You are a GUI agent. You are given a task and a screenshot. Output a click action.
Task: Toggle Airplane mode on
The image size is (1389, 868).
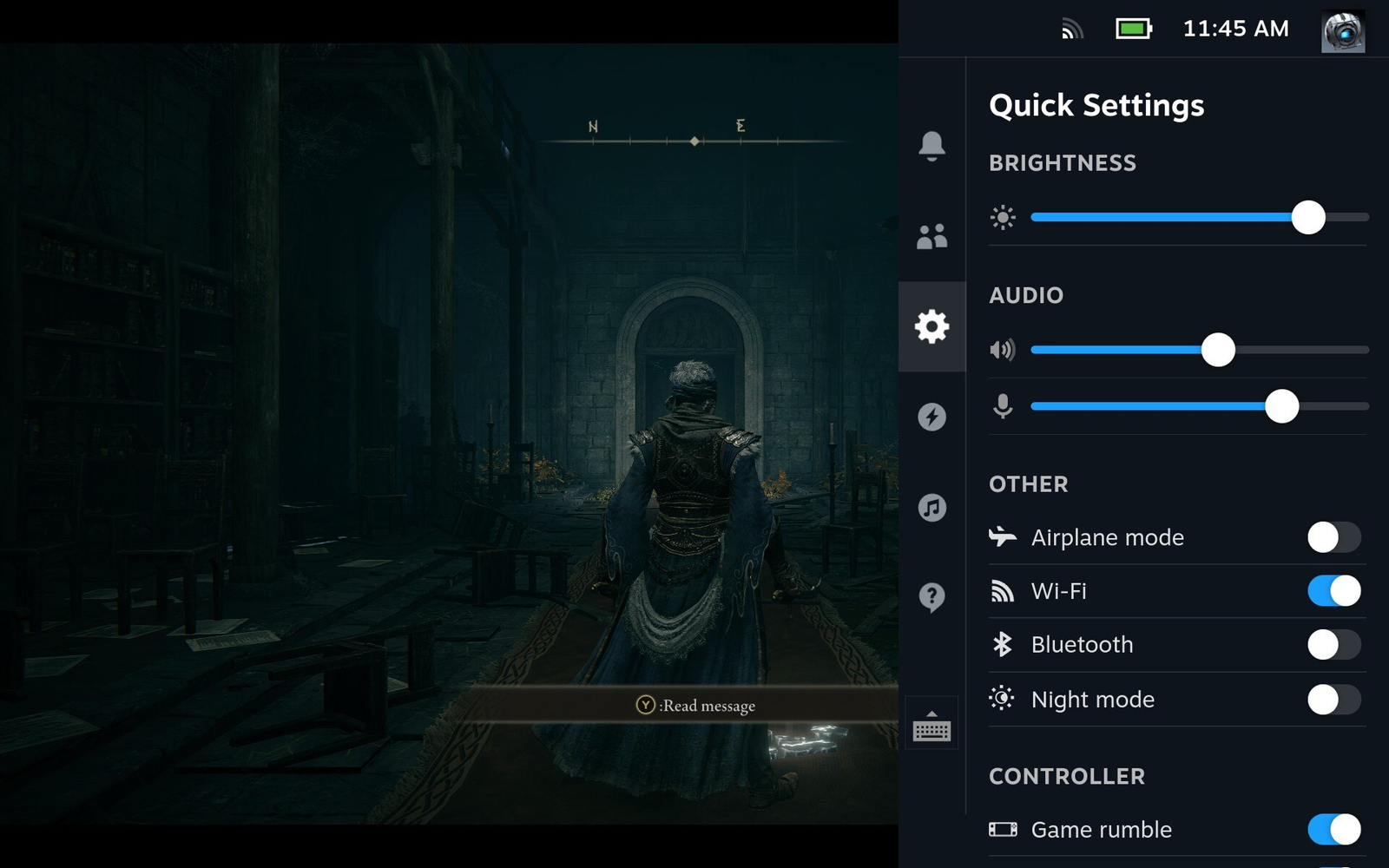tap(1333, 537)
